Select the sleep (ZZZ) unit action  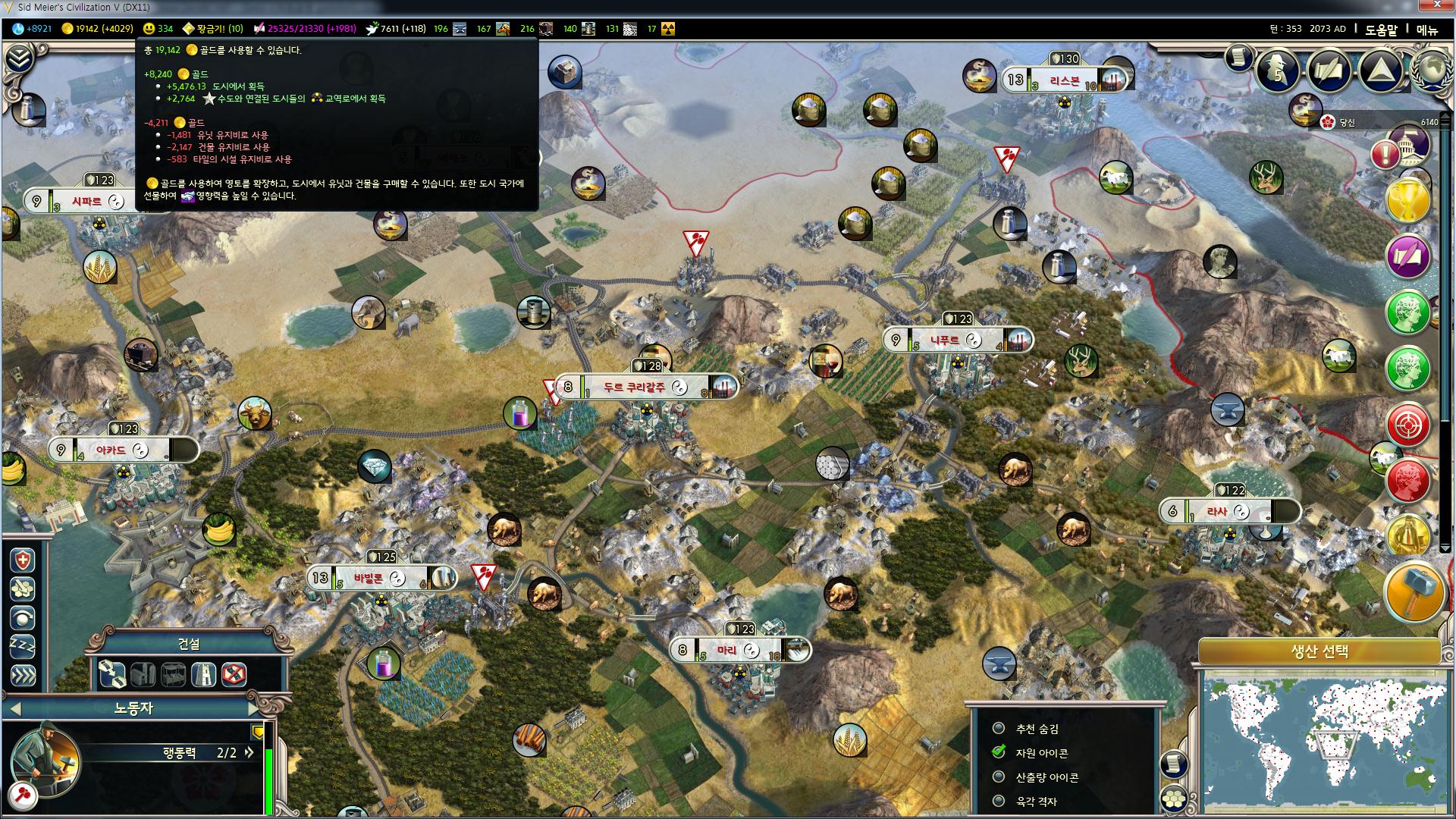point(23,646)
